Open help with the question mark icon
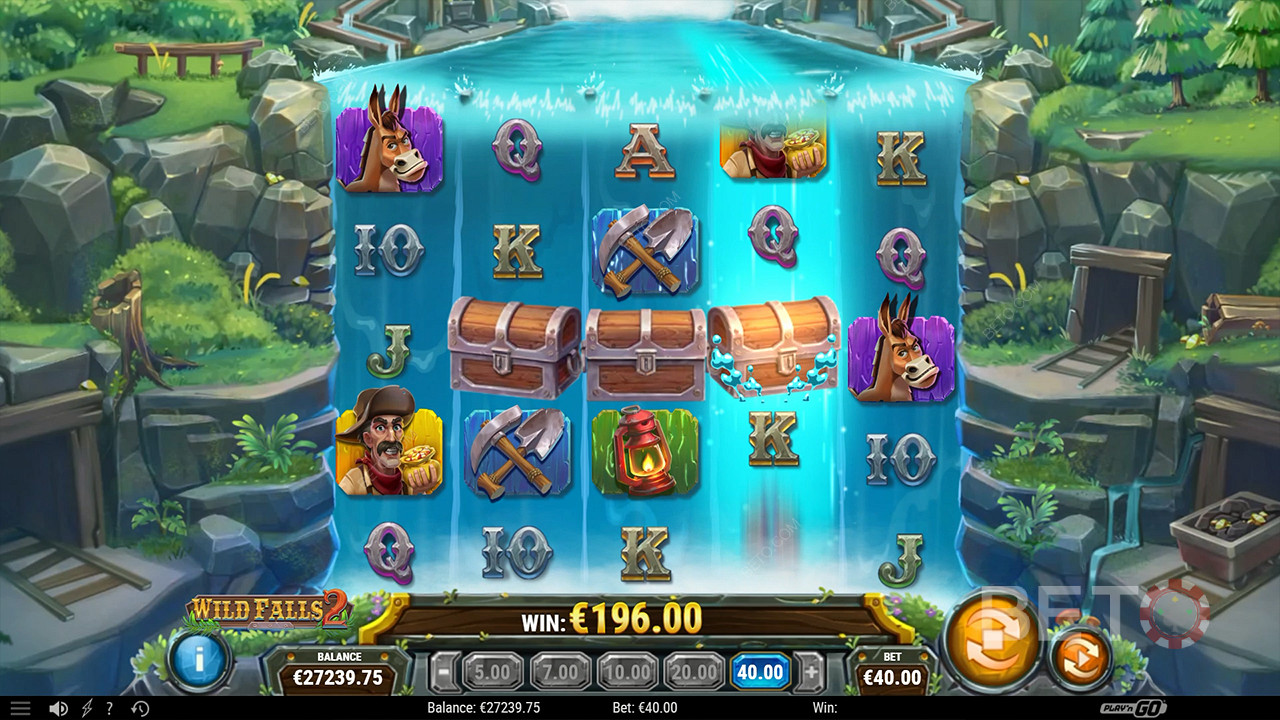1280x720 pixels. click(x=109, y=708)
